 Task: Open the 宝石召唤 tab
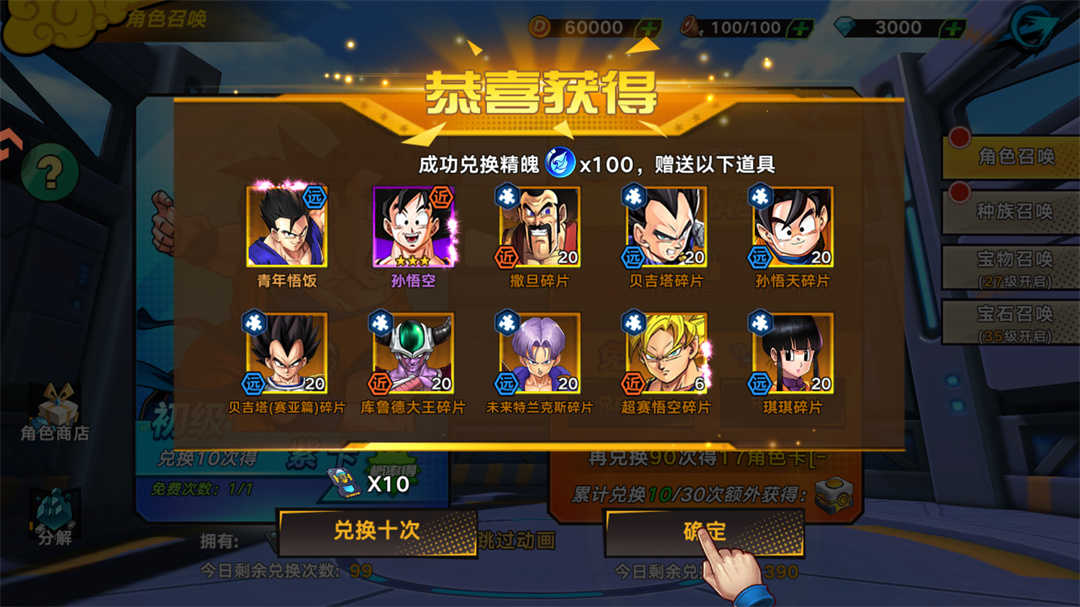pyautogui.click(x=1014, y=322)
